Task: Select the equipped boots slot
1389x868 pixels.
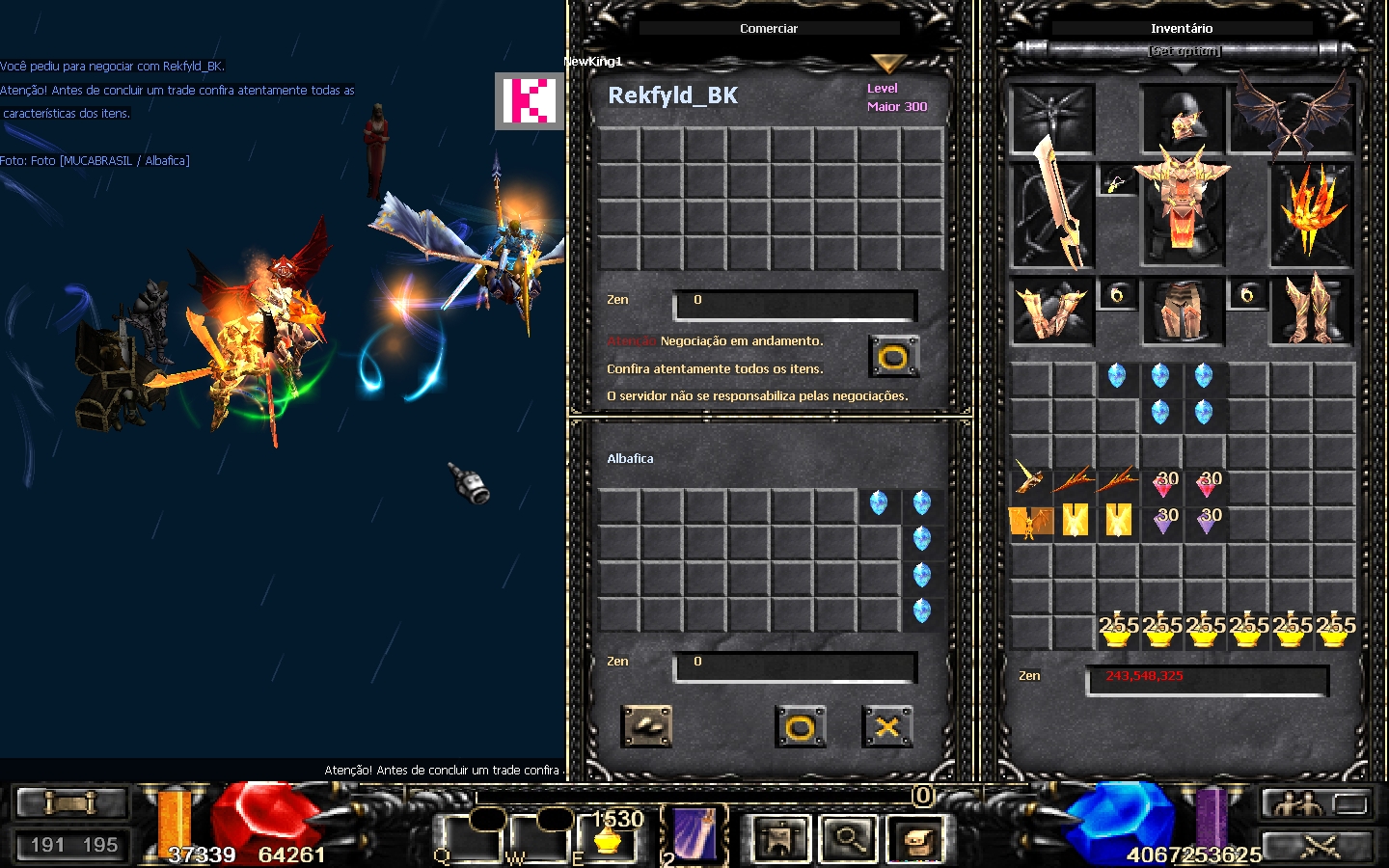Action: [1312, 312]
